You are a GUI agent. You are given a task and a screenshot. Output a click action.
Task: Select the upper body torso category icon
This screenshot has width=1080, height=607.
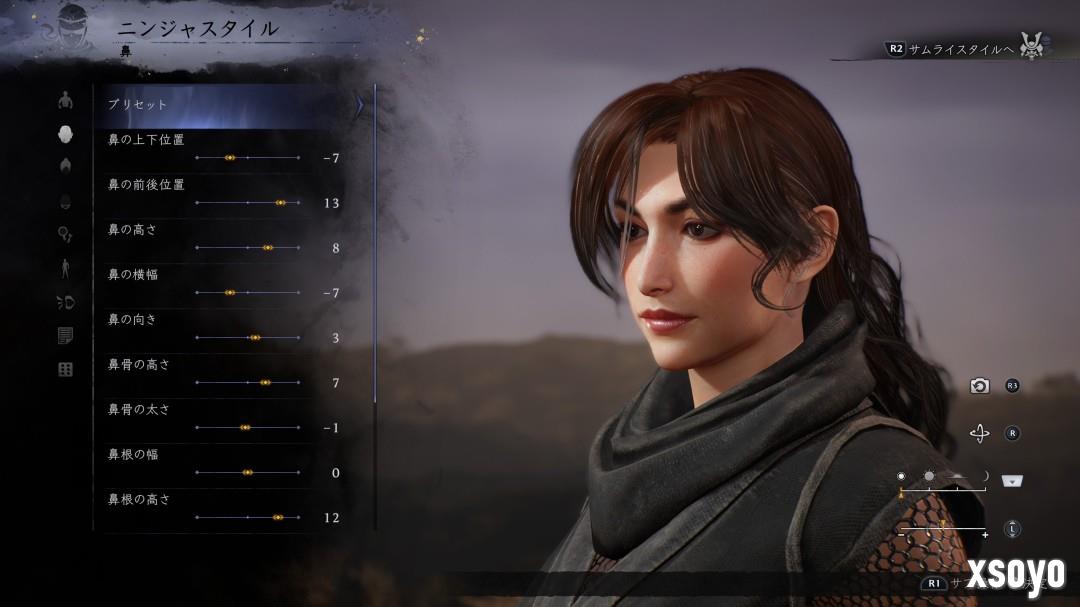click(x=66, y=100)
